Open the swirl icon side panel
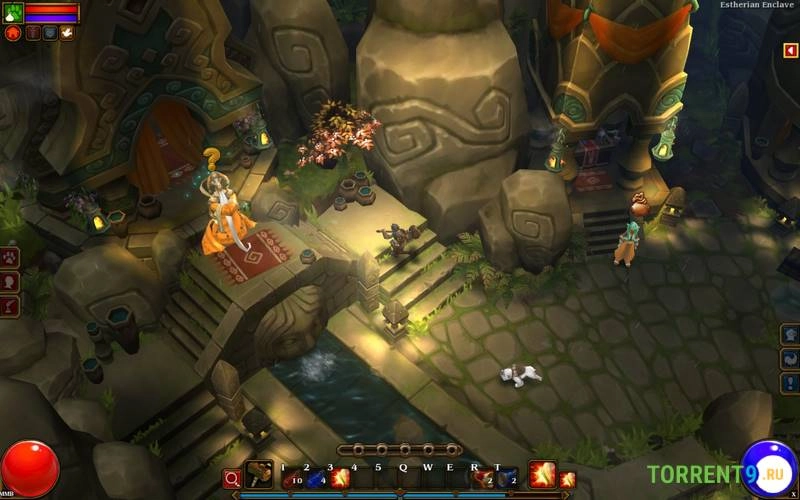800x500 pixels. click(x=790, y=358)
